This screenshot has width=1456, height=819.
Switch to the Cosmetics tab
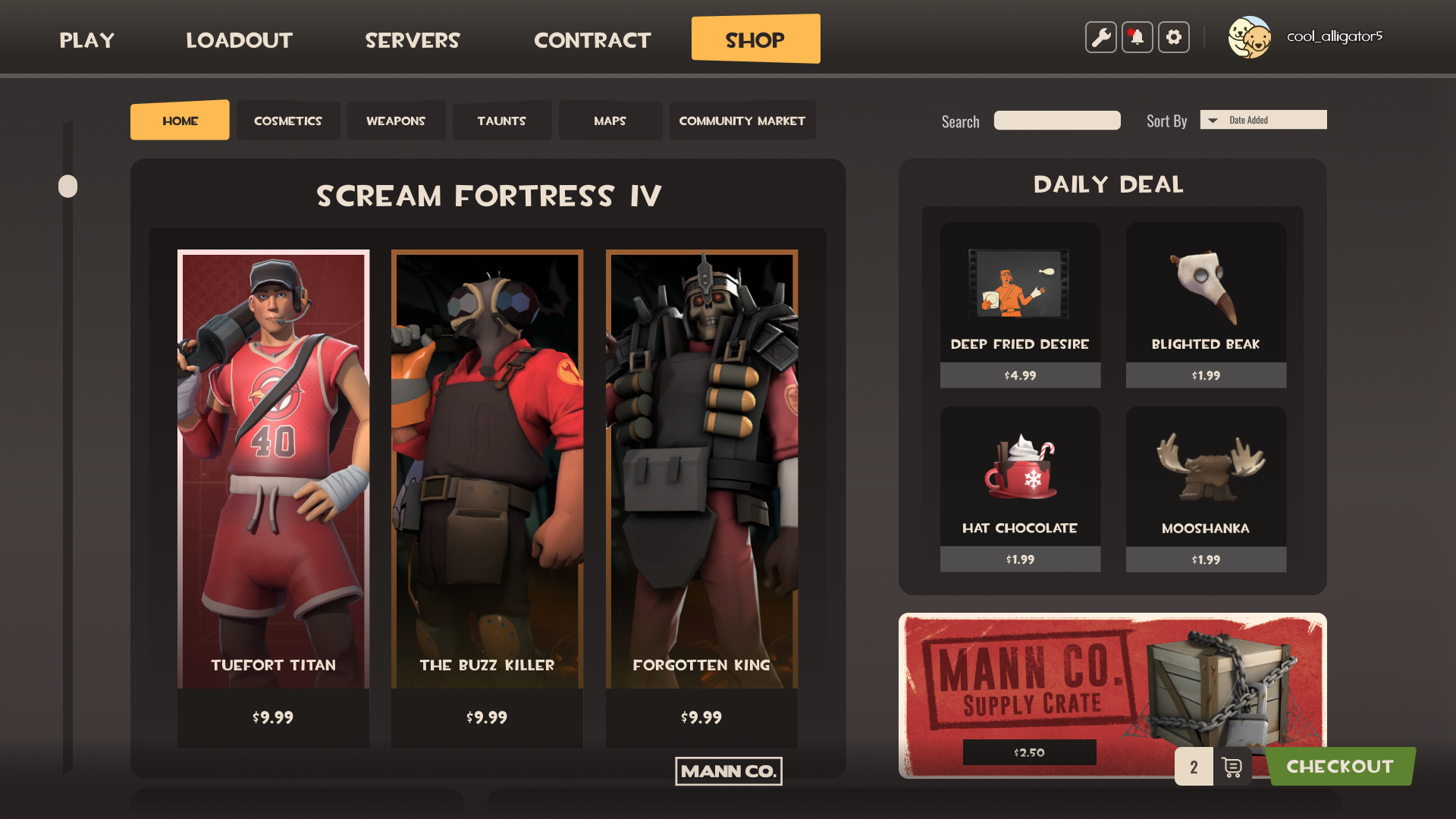tap(288, 120)
